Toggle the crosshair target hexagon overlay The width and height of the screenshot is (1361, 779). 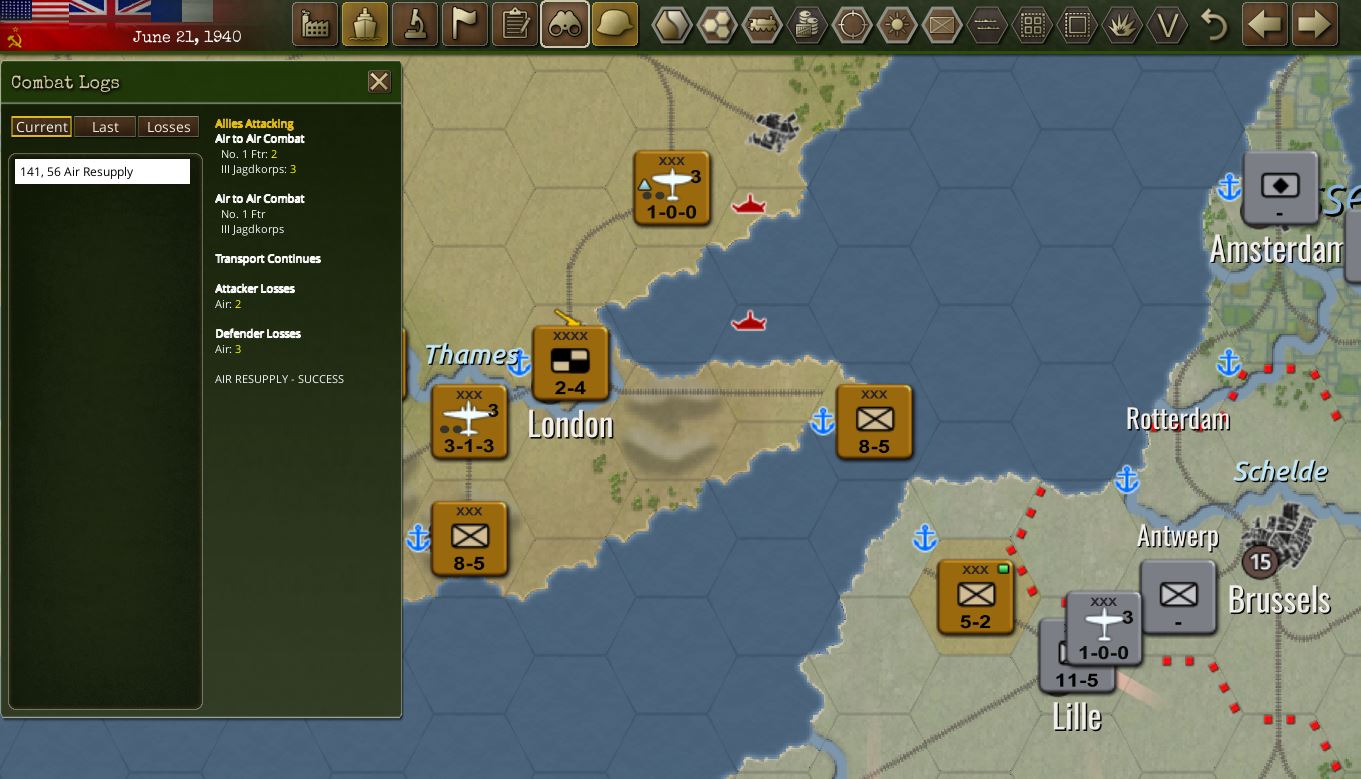(x=852, y=24)
